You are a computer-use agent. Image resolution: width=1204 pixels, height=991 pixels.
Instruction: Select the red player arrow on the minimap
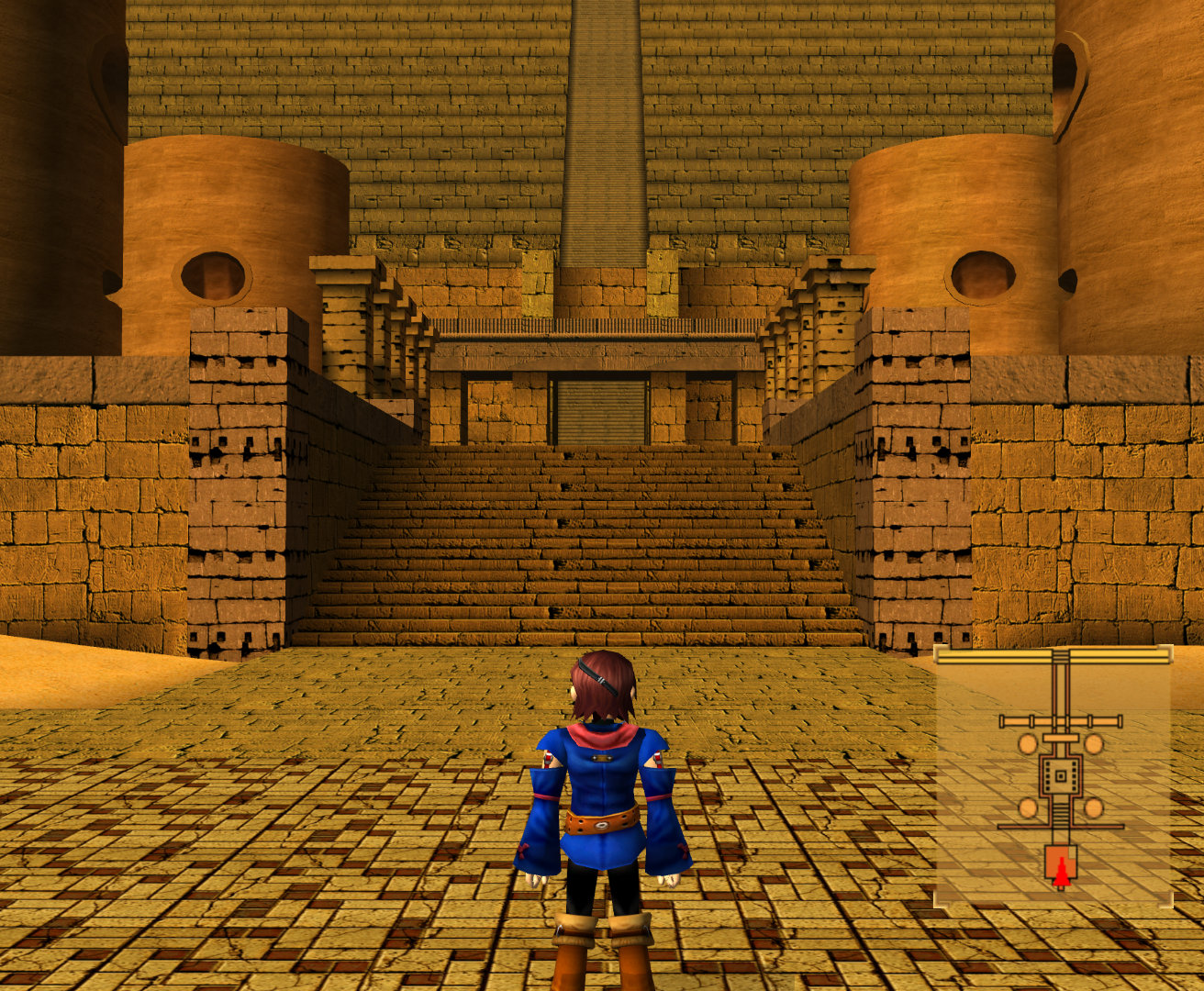[1061, 874]
